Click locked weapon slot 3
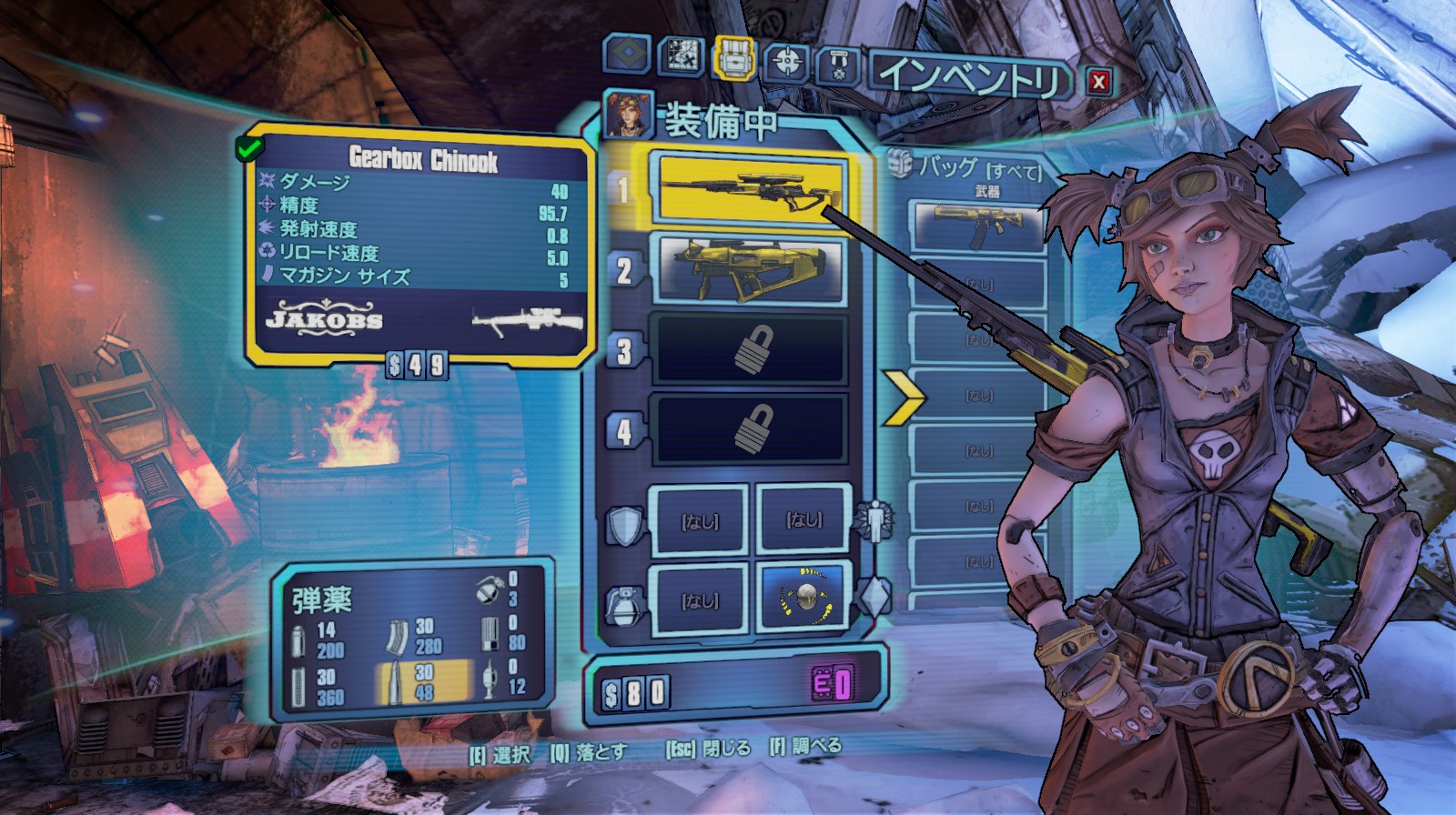This screenshot has width=1456, height=815. pyautogui.click(x=750, y=350)
